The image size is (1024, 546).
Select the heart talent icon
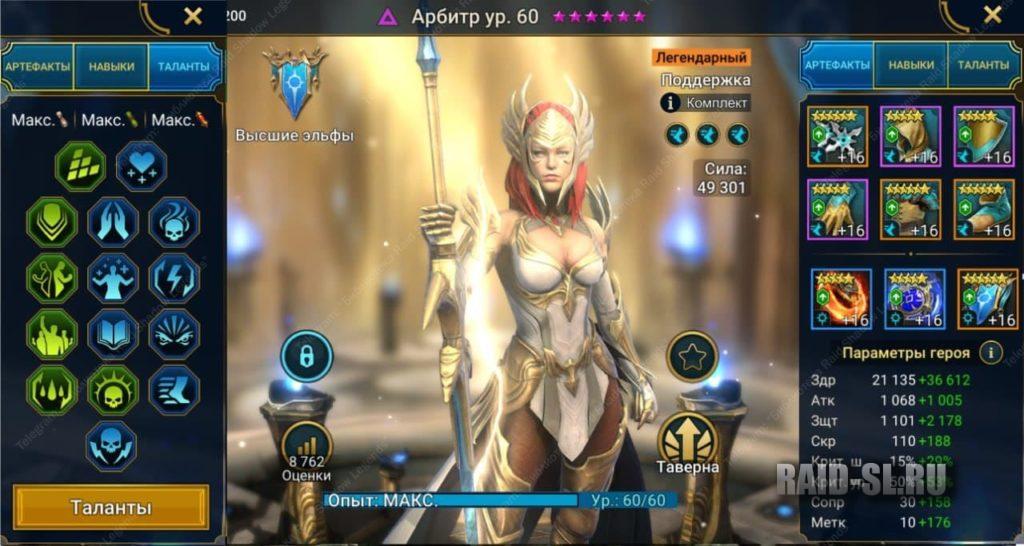[141, 166]
